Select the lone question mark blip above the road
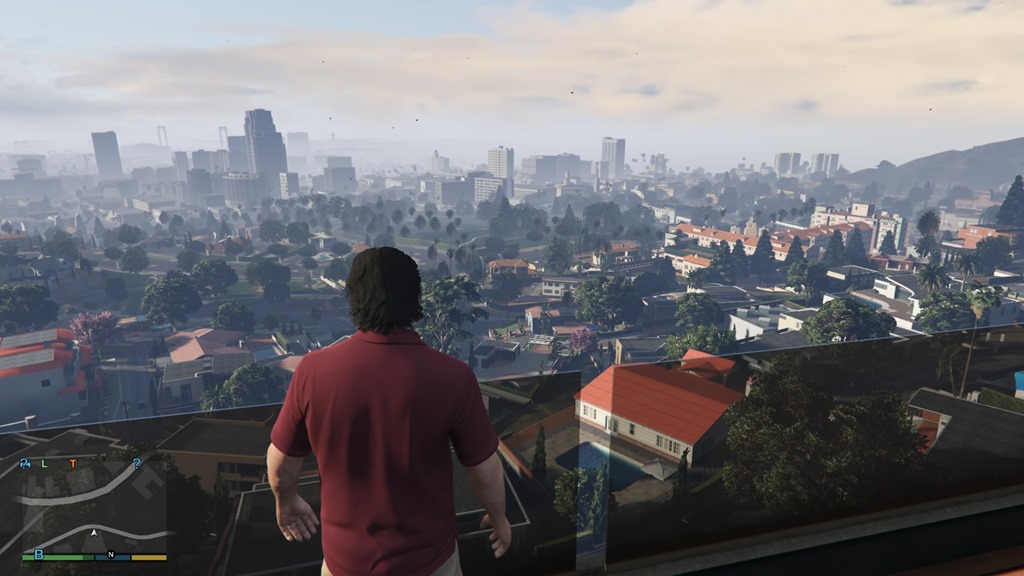The width and height of the screenshot is (1024, 576). pyautogui.click(x=136, y=463)
